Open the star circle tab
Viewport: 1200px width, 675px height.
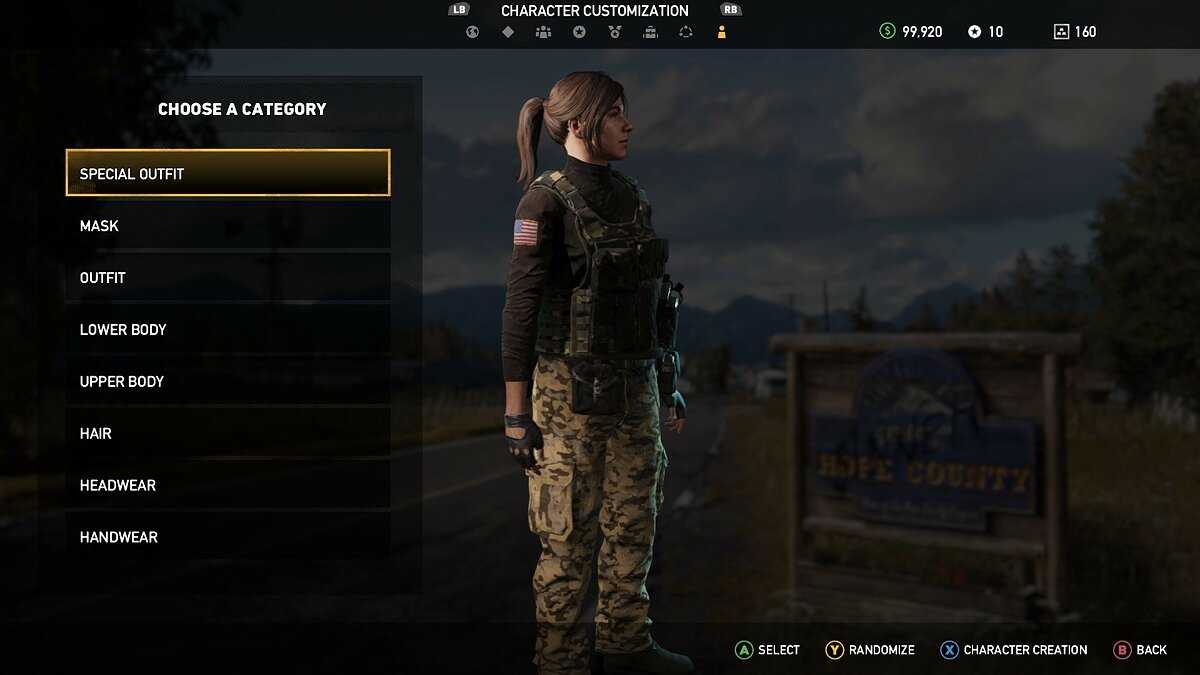(x=579, y=32)
